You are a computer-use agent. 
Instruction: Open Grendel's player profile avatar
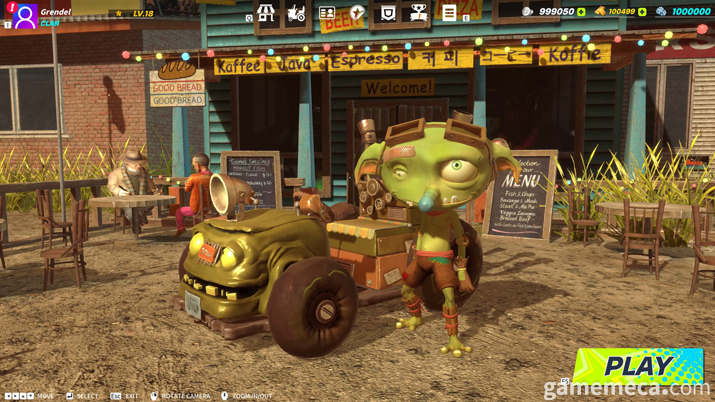(24, 16)
